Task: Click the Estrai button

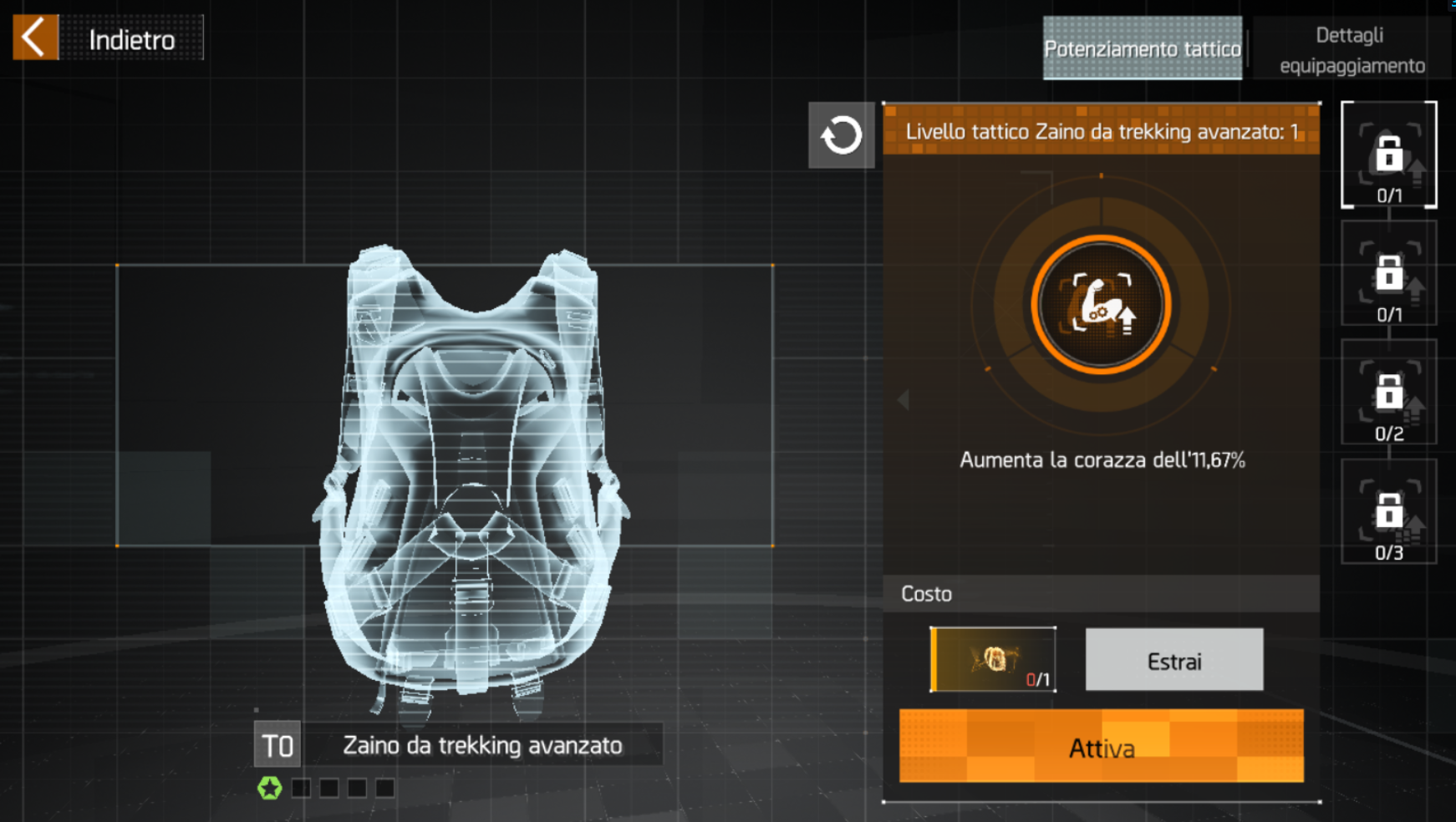Action: pos(1173,661)
